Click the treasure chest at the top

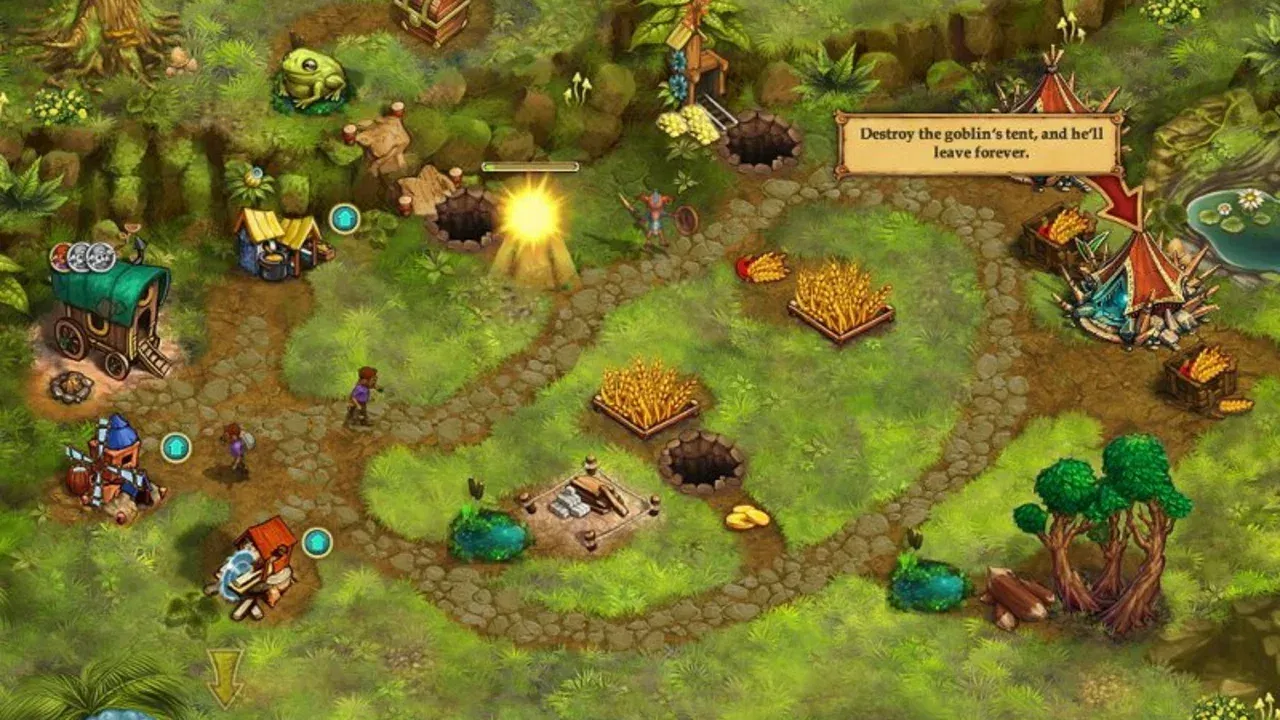[x=434, y=18]
